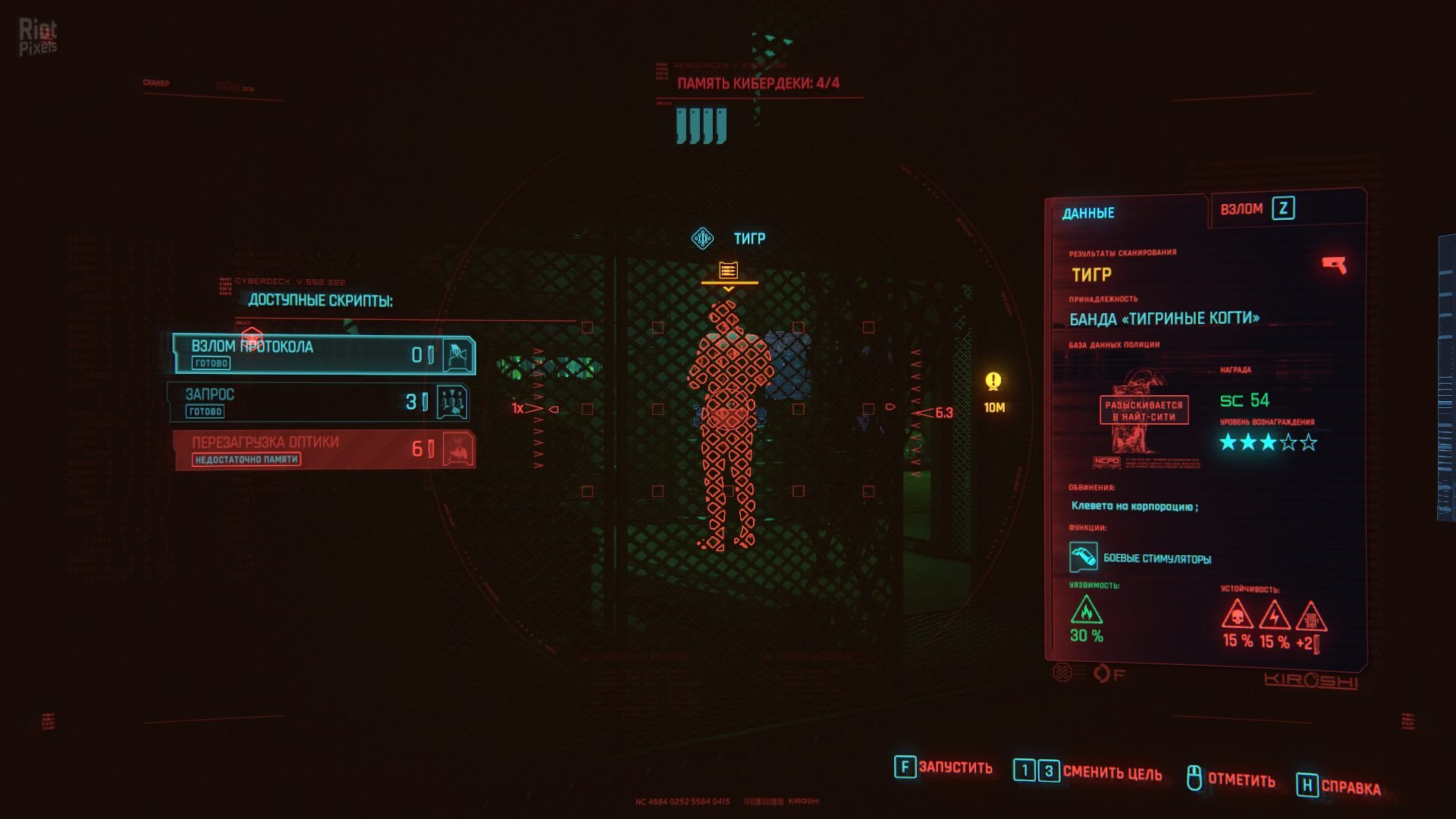
Task: Select the yellow quest marker icon
Action: point(993,381)
